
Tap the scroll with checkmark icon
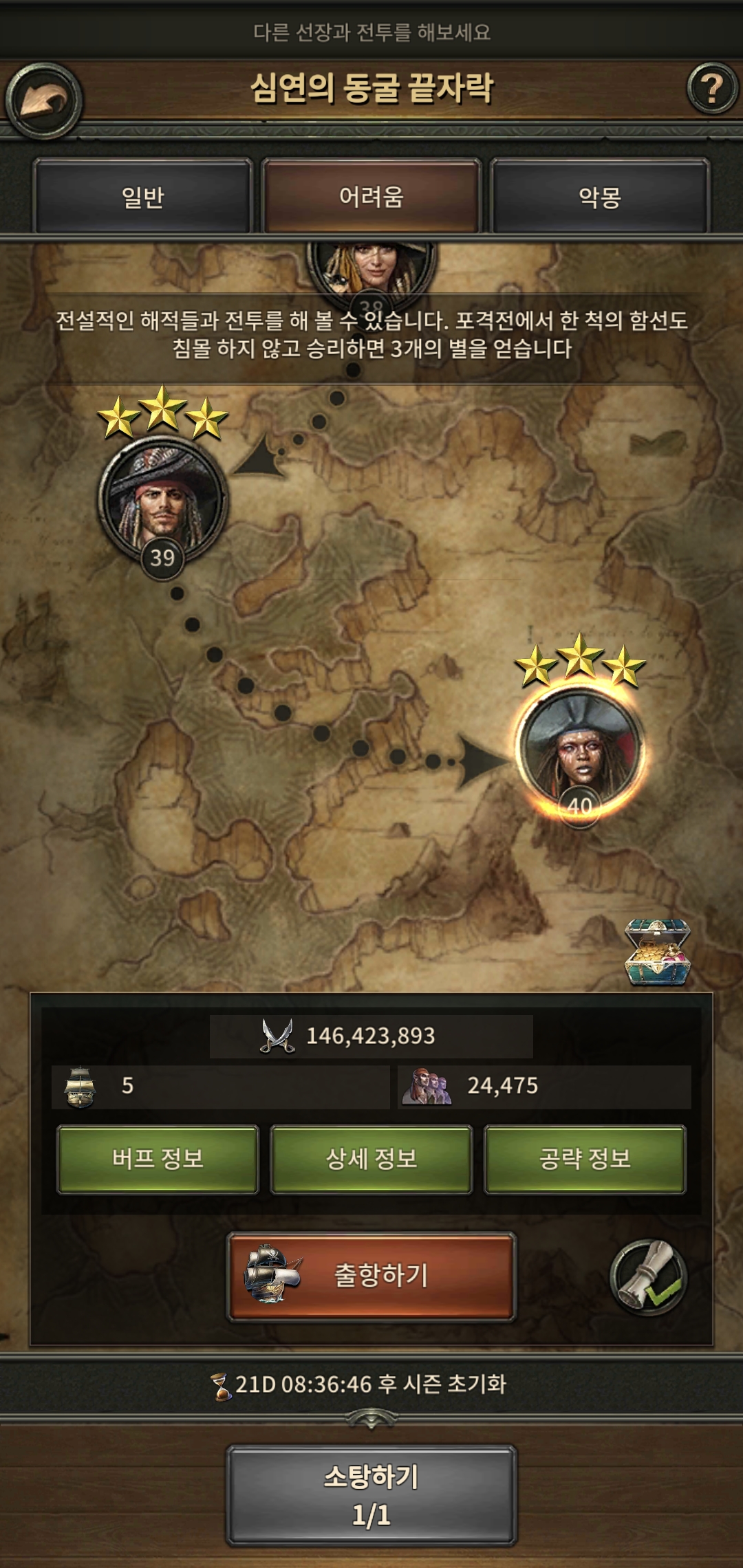(x=648, y=1277)
